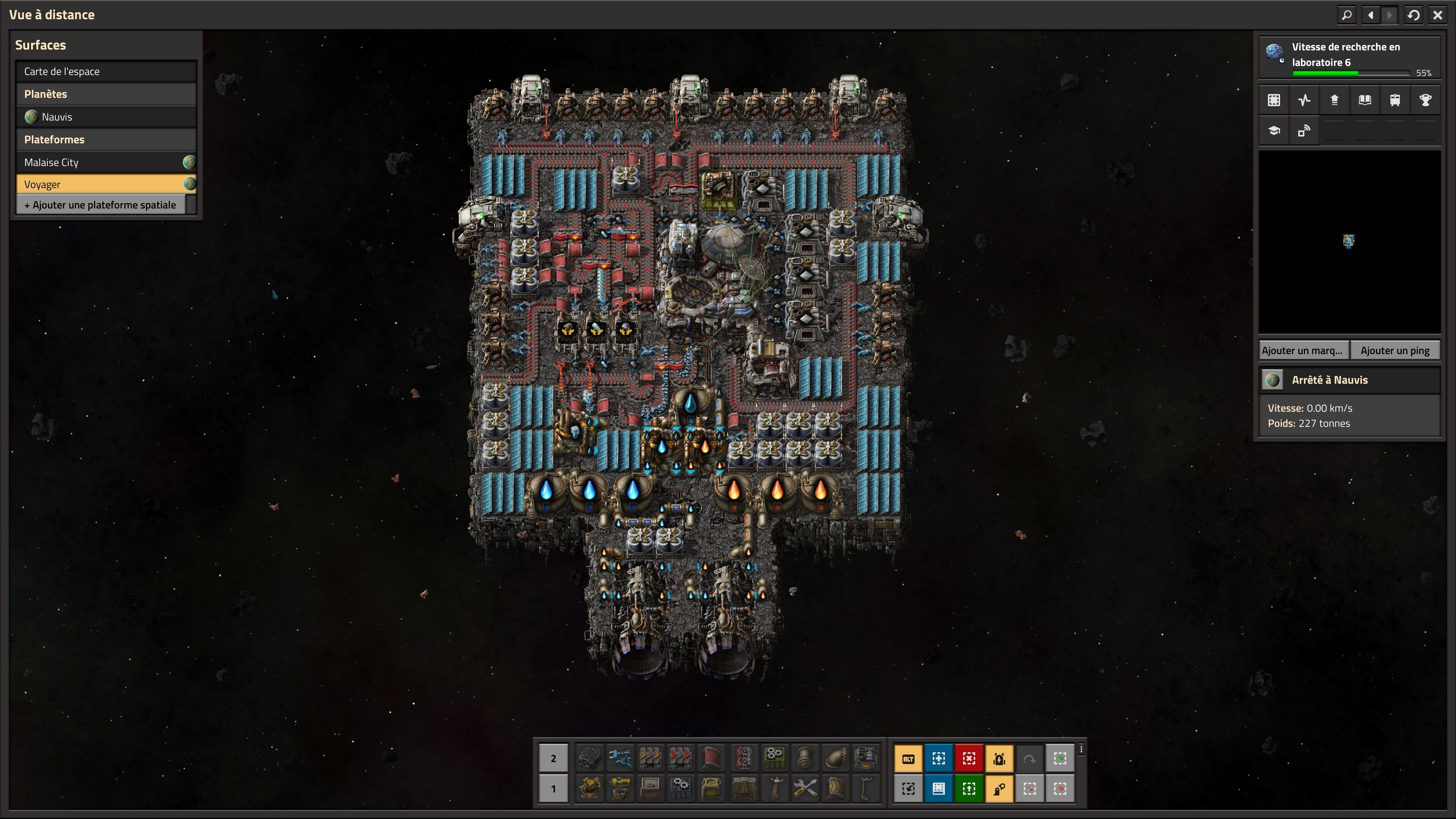Click the Ajouter un marqueur button
This screenshot has width=1456, height=819.
coord(1303,350)
